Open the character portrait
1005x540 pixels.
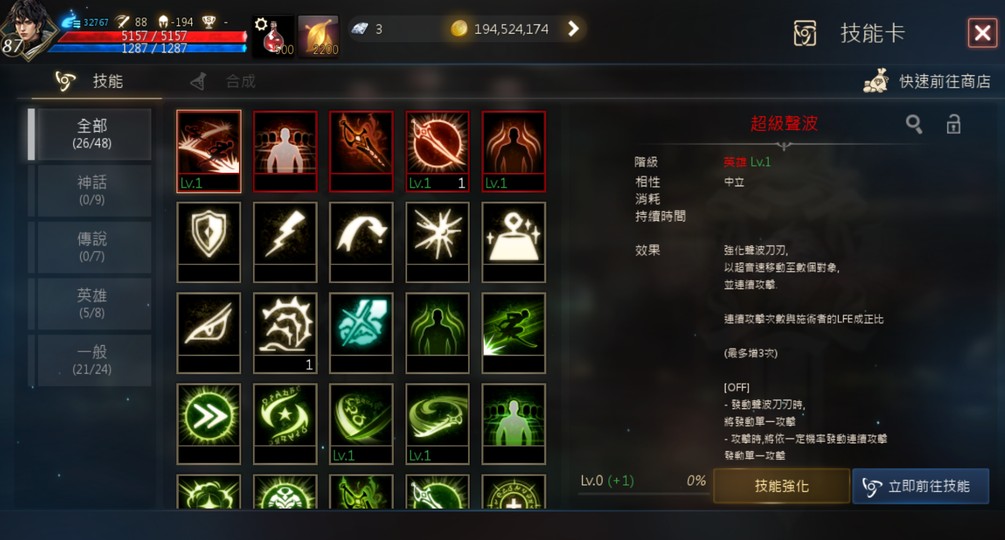point(28,30)
